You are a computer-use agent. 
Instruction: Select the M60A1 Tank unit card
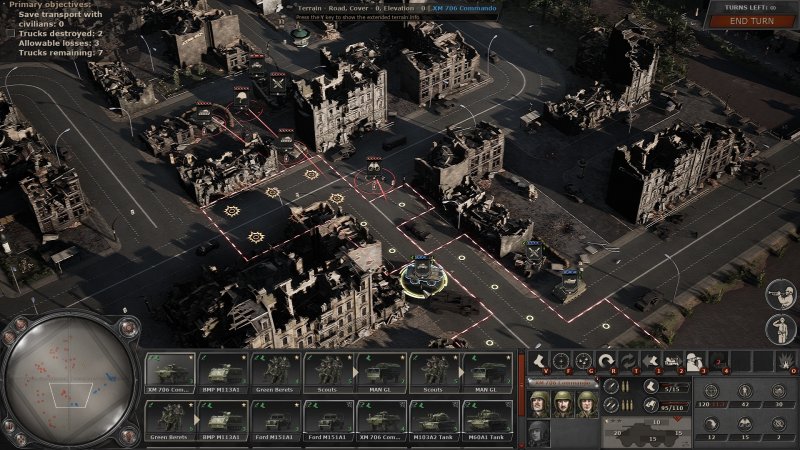pyautogui.click(x=487, y=418)
